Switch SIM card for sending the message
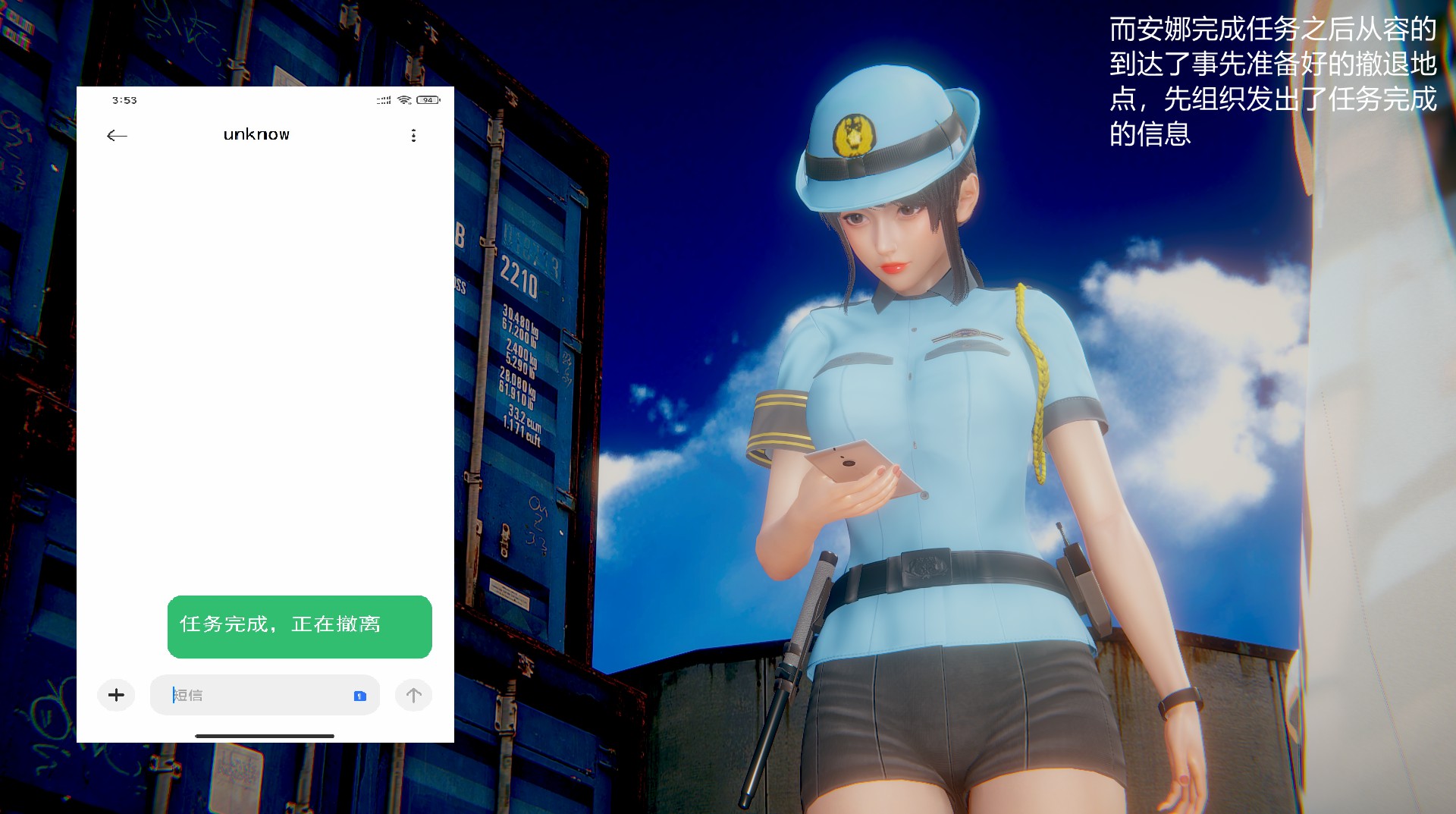This screenshot has width=1456, height=814. click(x=359, y=695)
